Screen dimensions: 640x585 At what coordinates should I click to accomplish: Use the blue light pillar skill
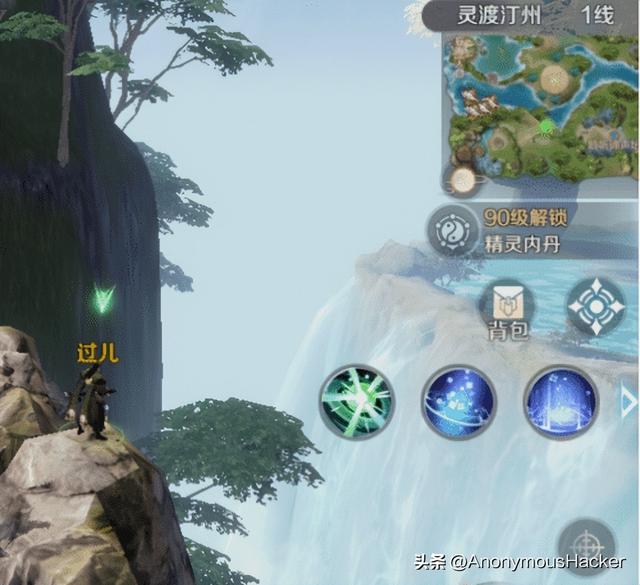click(x=560, y=402)
